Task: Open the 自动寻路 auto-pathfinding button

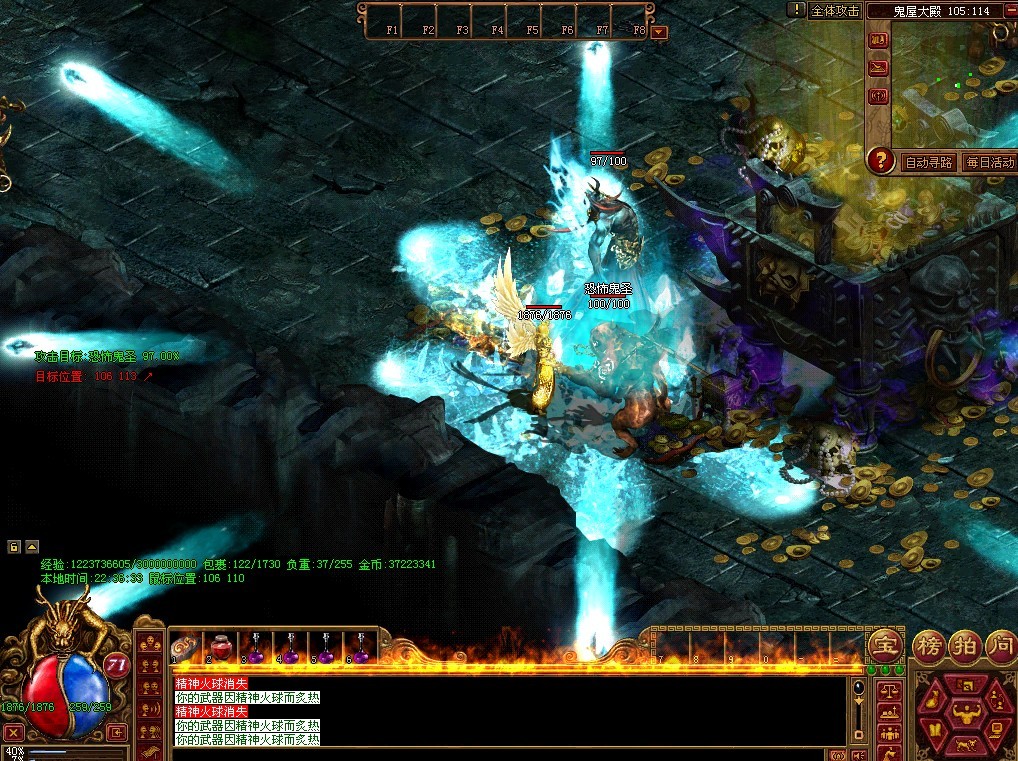Action: pos(928,162)
